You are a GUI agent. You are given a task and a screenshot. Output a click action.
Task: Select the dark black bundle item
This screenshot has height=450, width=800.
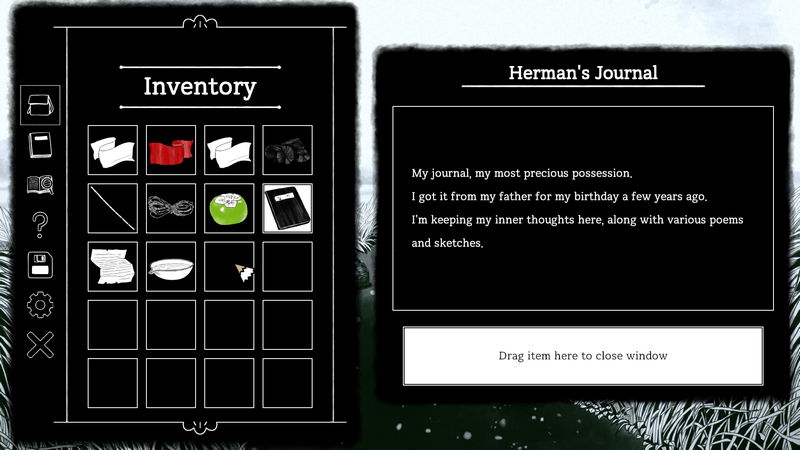point(287,150)
